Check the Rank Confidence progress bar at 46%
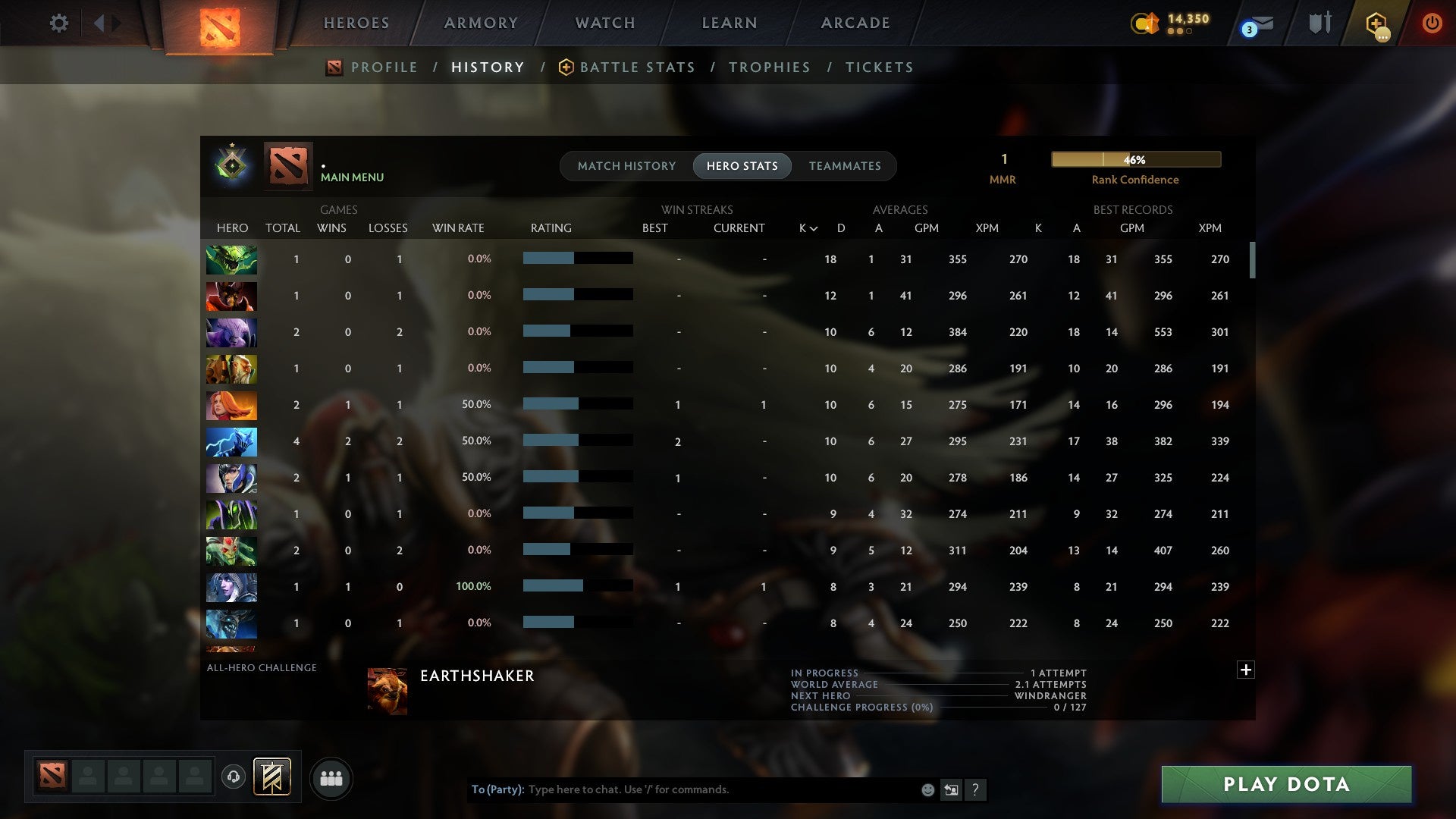Viewport: 1456px width, 819px height. [1135, 159]
